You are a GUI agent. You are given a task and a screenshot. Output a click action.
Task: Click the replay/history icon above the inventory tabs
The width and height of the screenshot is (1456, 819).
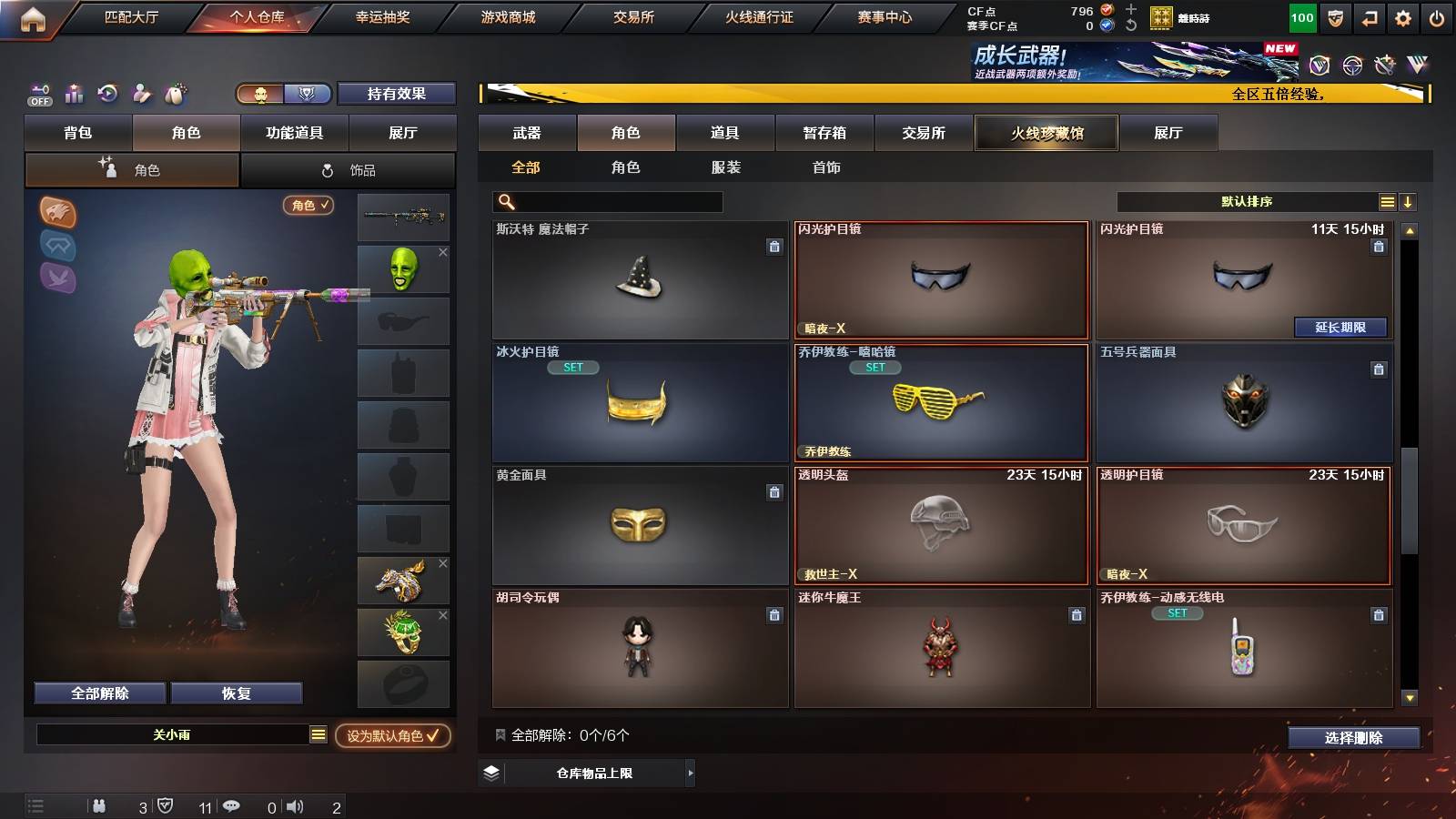pyautogui.click(x=108, y=92)
